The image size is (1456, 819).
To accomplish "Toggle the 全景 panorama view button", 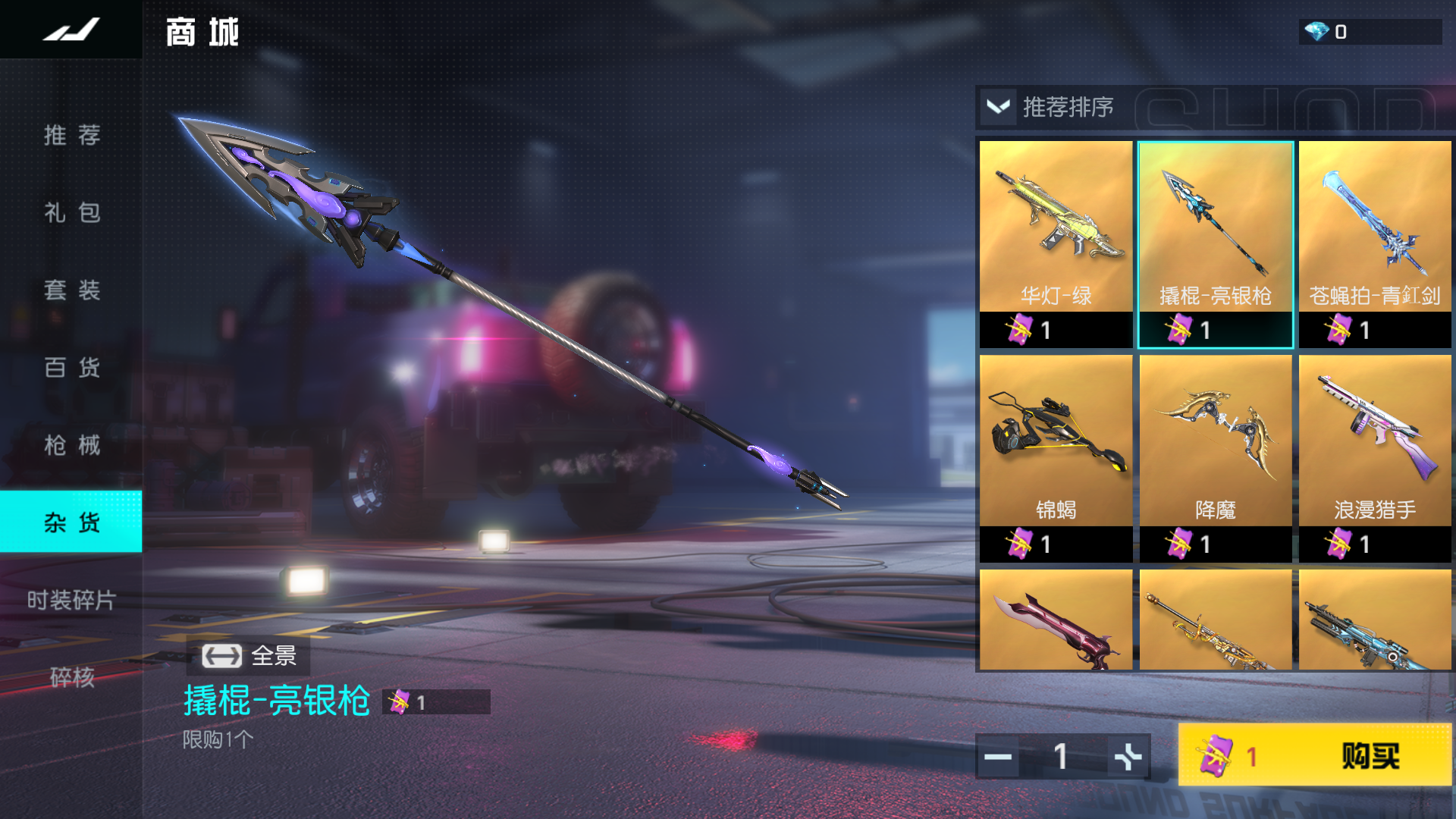I will (249, 656).
